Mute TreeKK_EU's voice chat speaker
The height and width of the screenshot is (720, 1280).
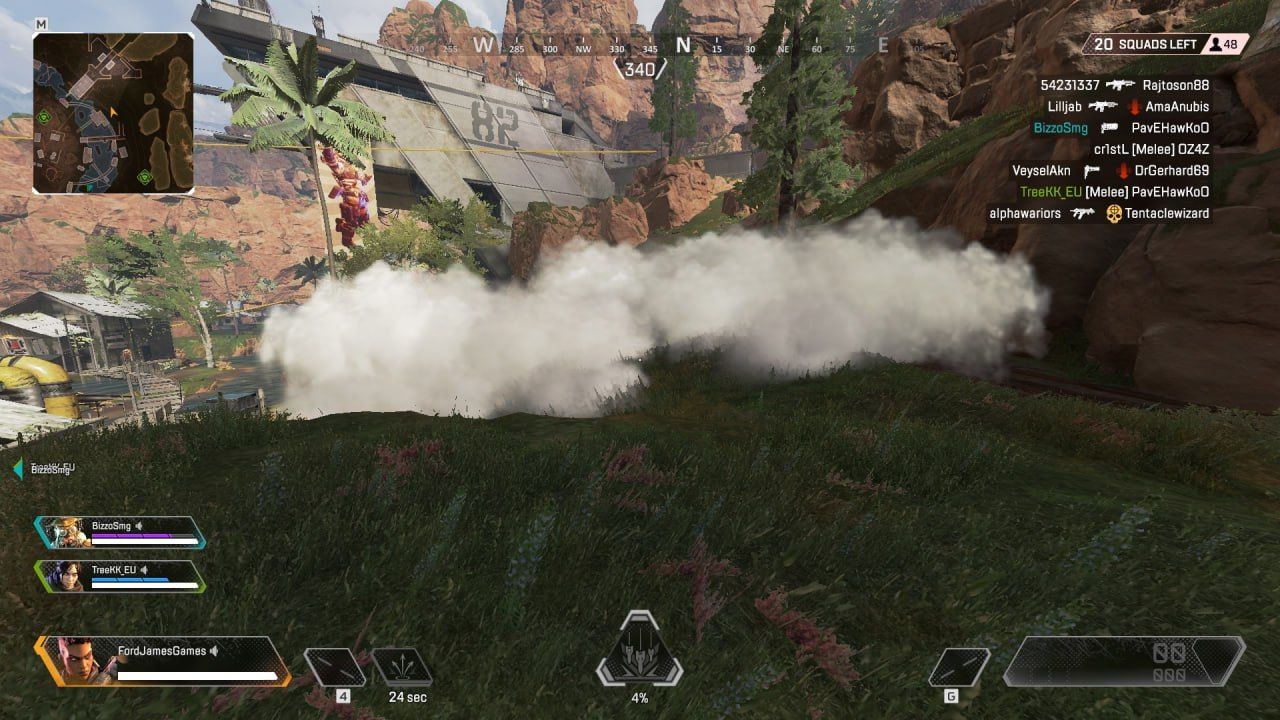(142, 571)
